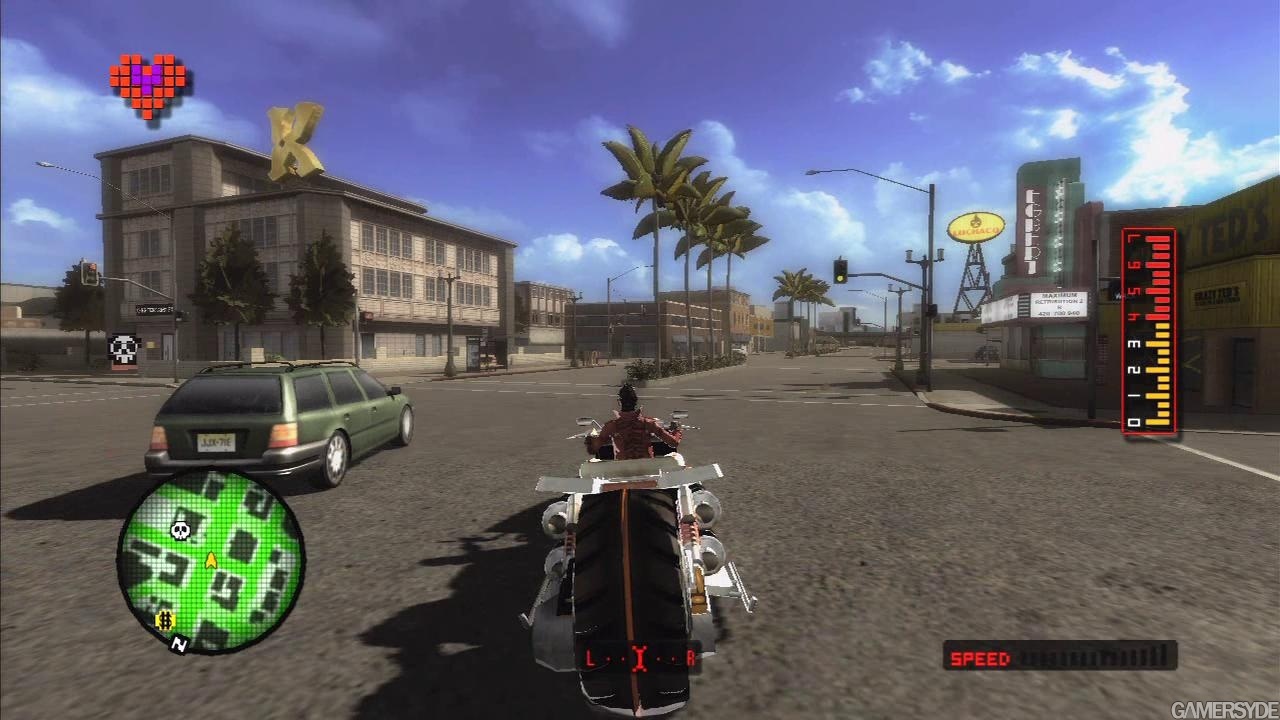This screenshot has width=1280, height=720.
Task: Click the skull waypoint icon beside the street
Action: pyautogui.click(x=123, y=348)
